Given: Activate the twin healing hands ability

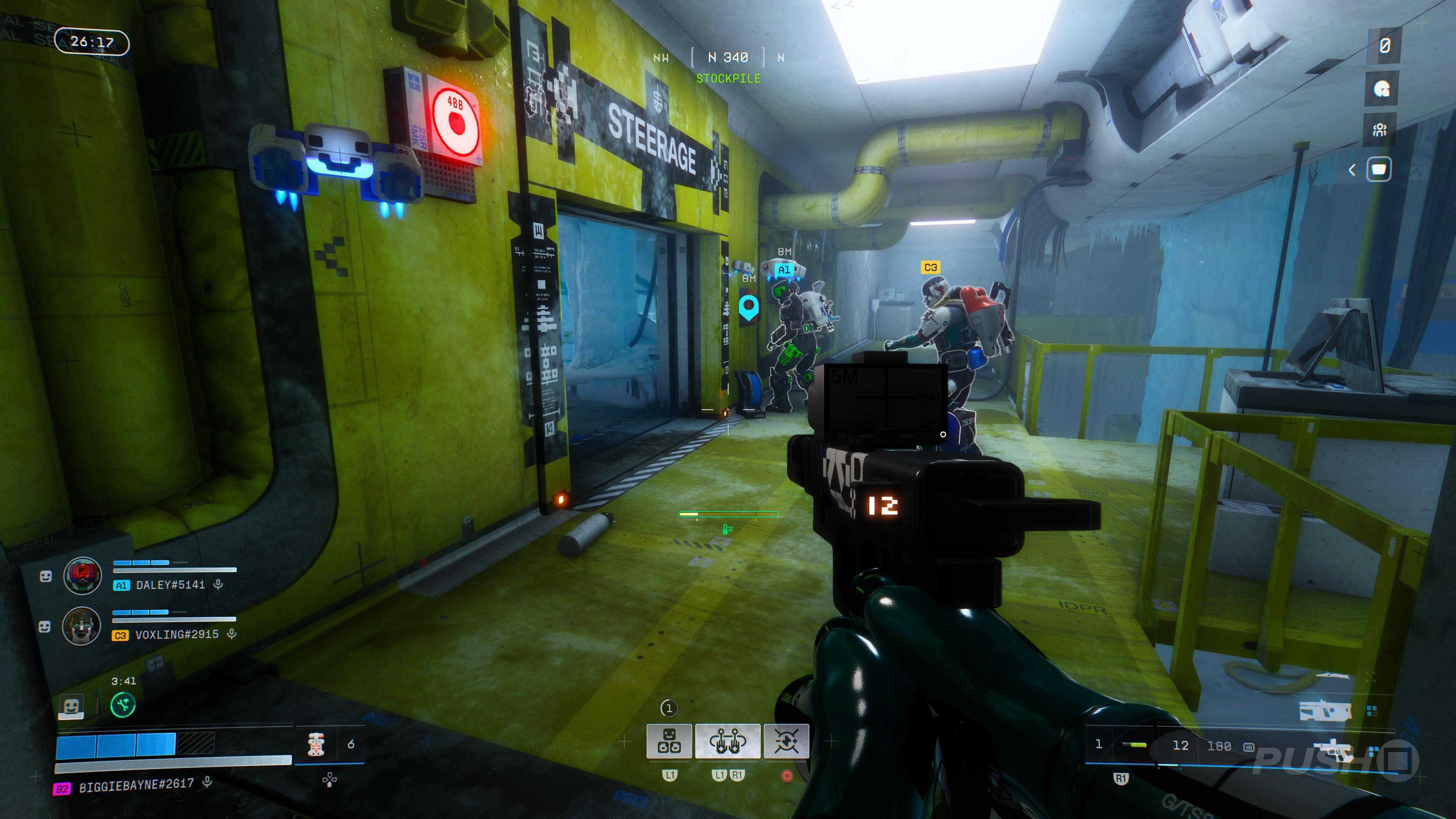Looking at the screenshot, I should (x=728, y=741).
